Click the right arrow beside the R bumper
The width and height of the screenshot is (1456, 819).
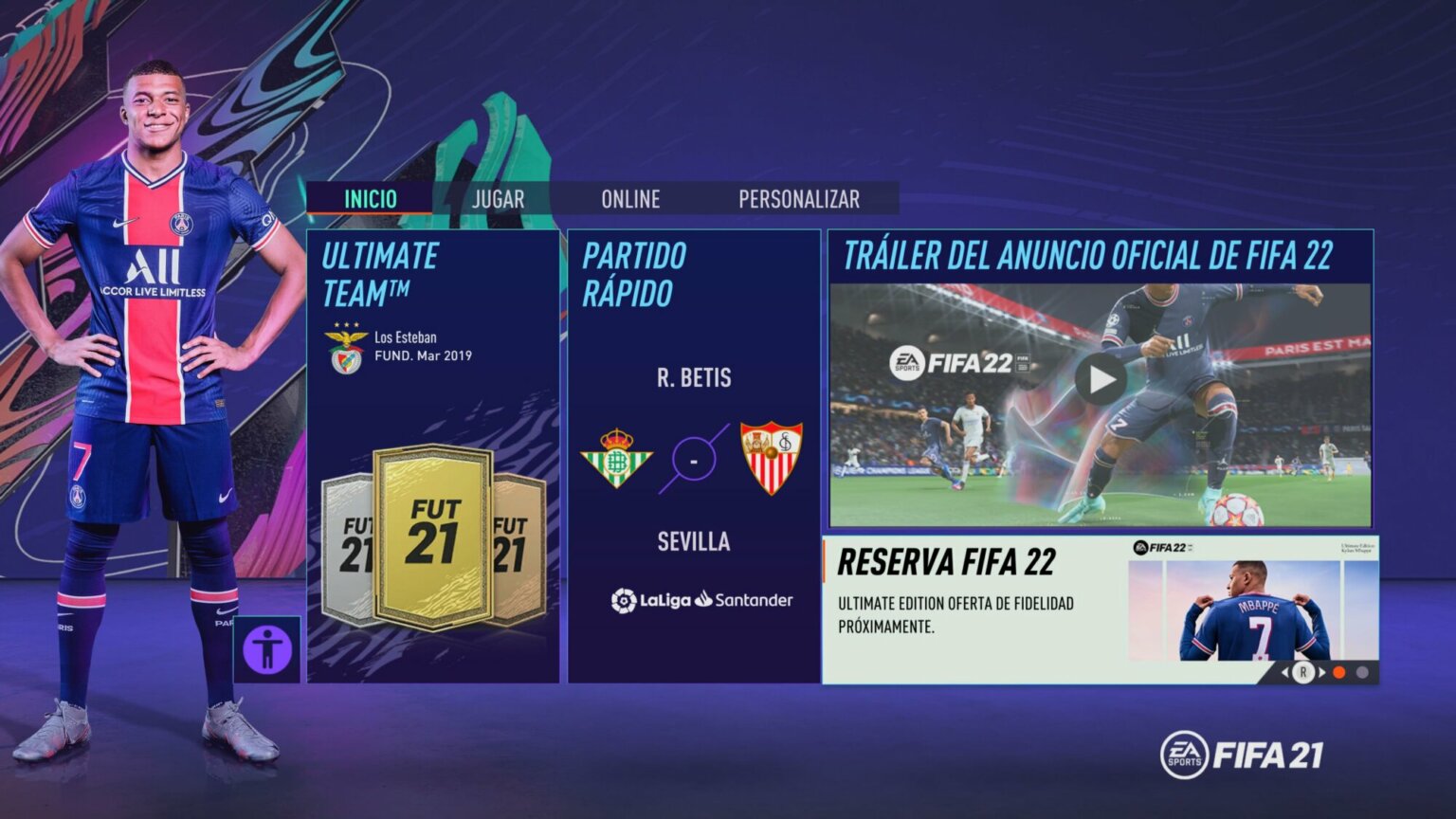click(x=1322, y=671)
